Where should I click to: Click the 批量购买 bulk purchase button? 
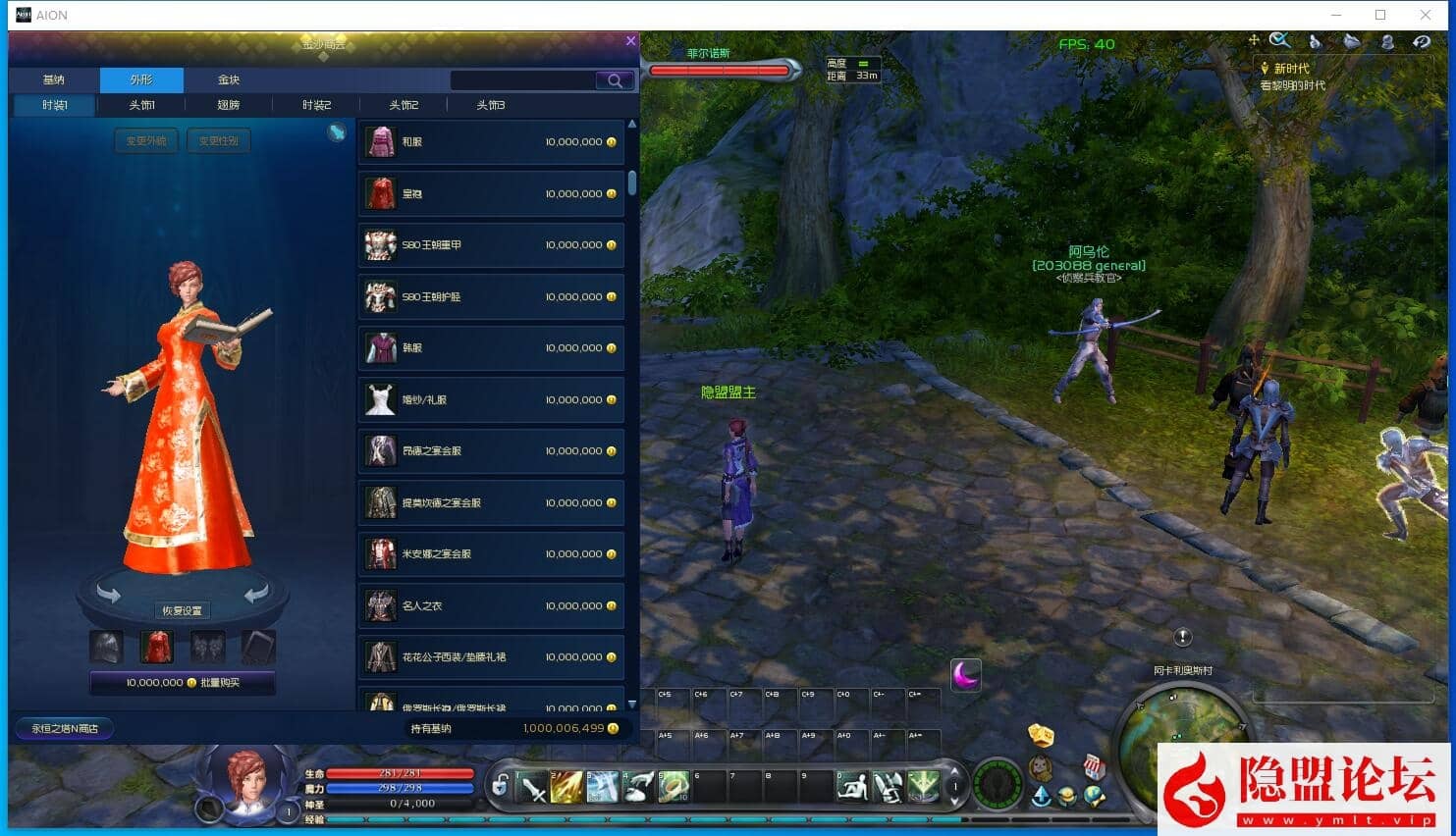point(183,683)
